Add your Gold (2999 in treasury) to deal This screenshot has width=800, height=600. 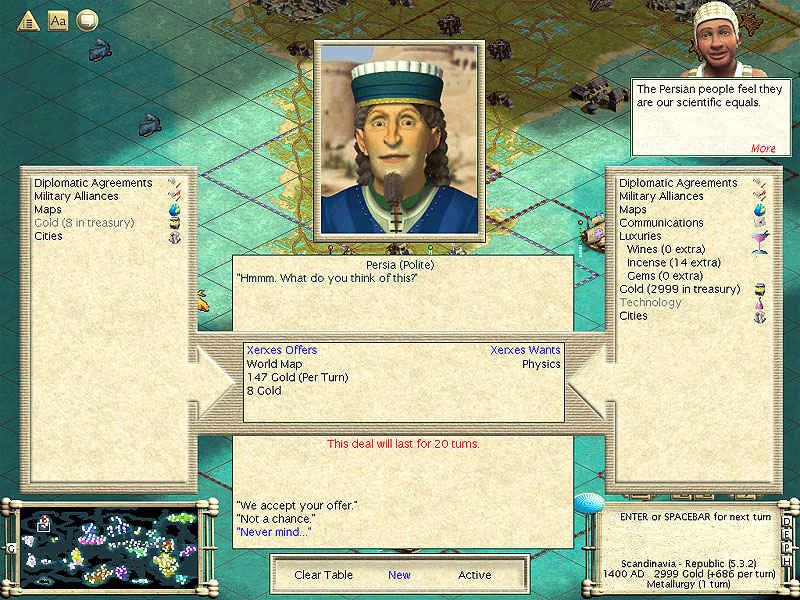(679, 289)
